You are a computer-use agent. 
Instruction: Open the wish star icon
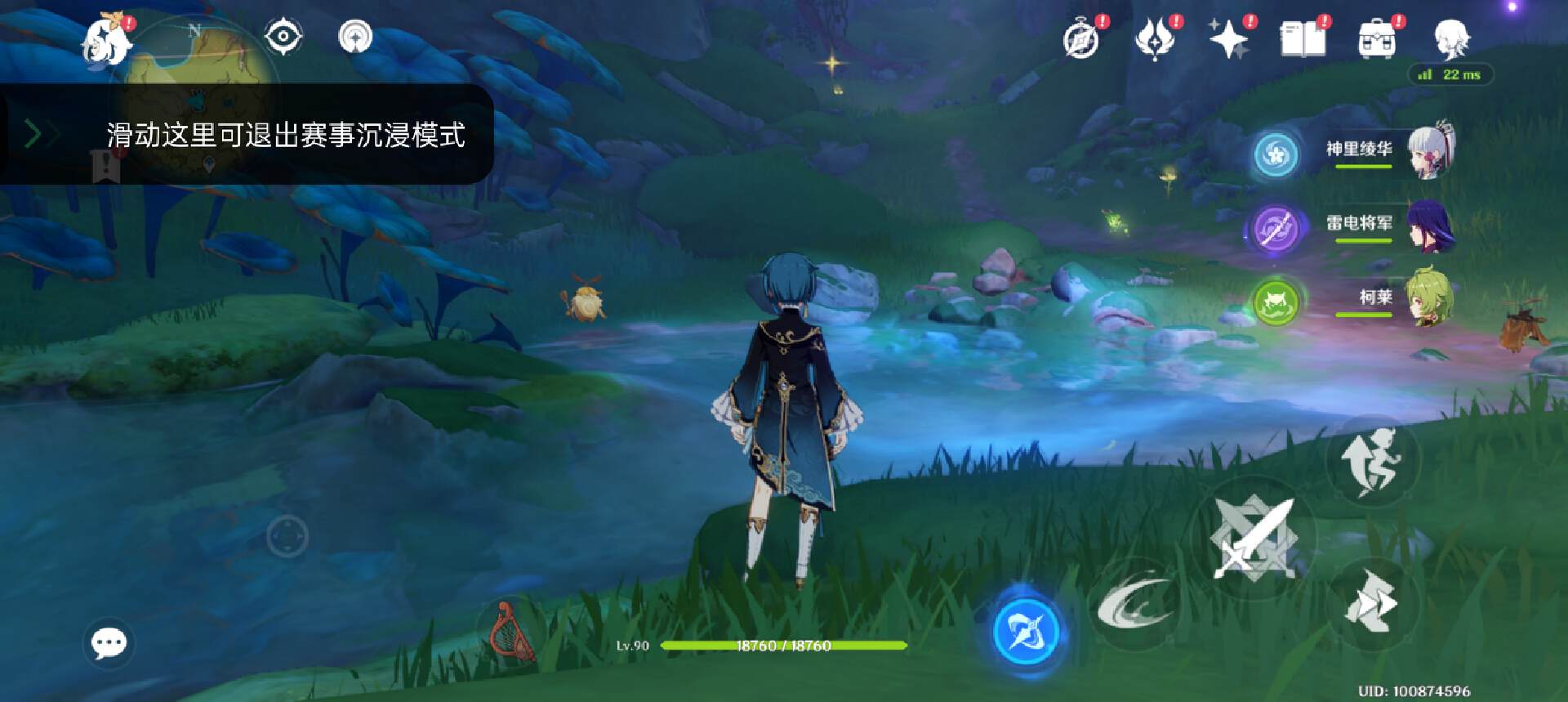[x=1229, y=38]
